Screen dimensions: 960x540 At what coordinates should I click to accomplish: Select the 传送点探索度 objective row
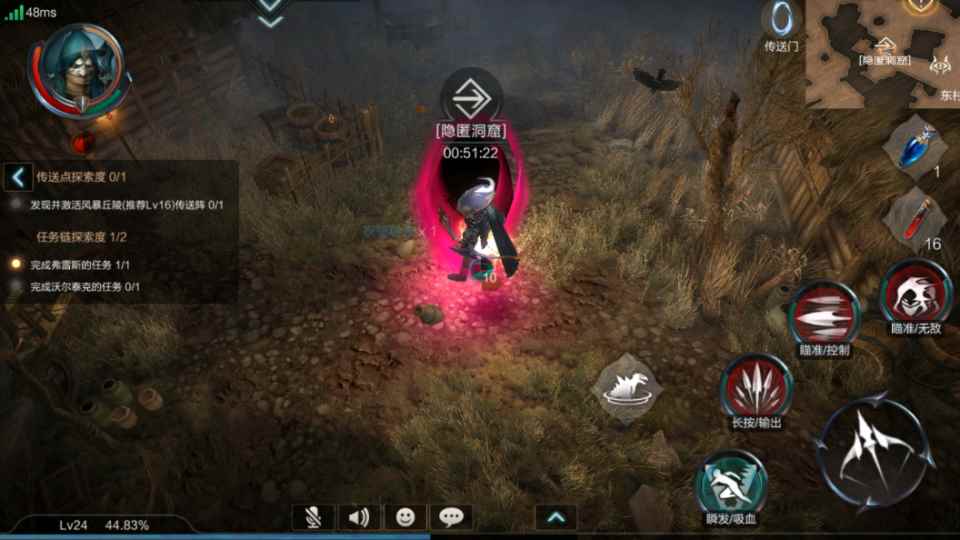point(82,178)
